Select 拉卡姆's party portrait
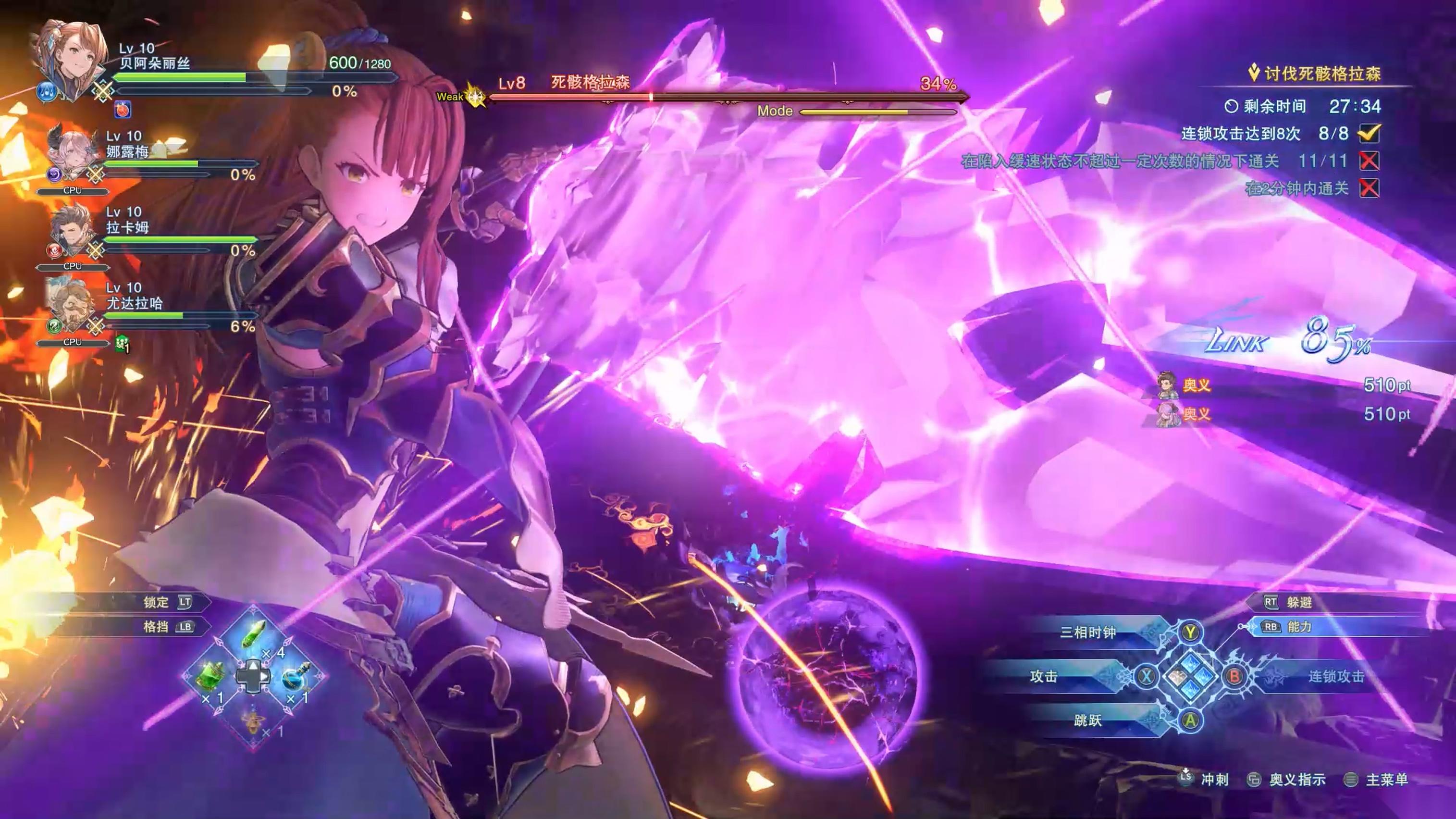This screenshot has width=1456, height=819. 71,230
